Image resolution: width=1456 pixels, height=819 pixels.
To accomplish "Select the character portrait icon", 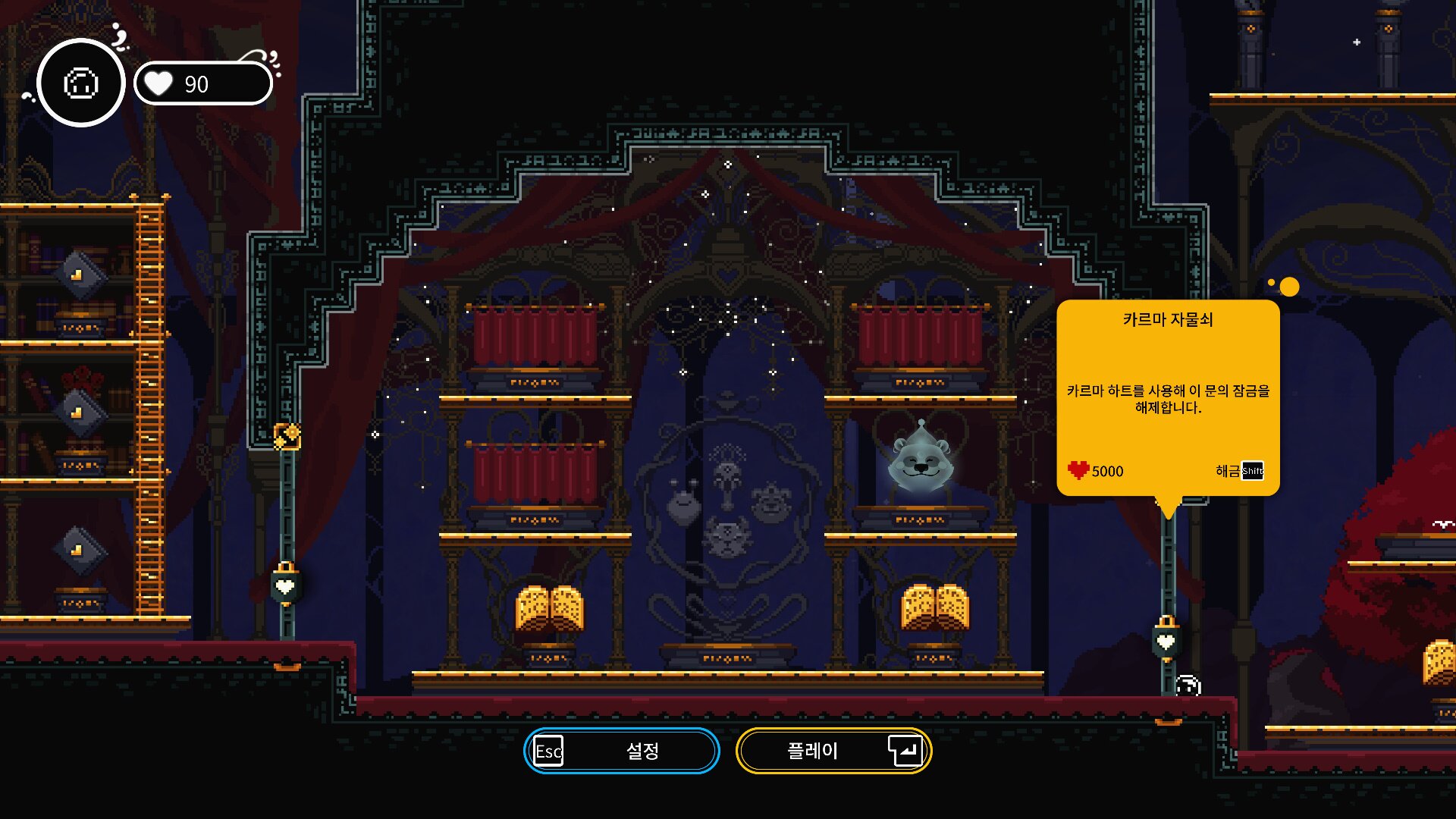I will tap(81, 83).
